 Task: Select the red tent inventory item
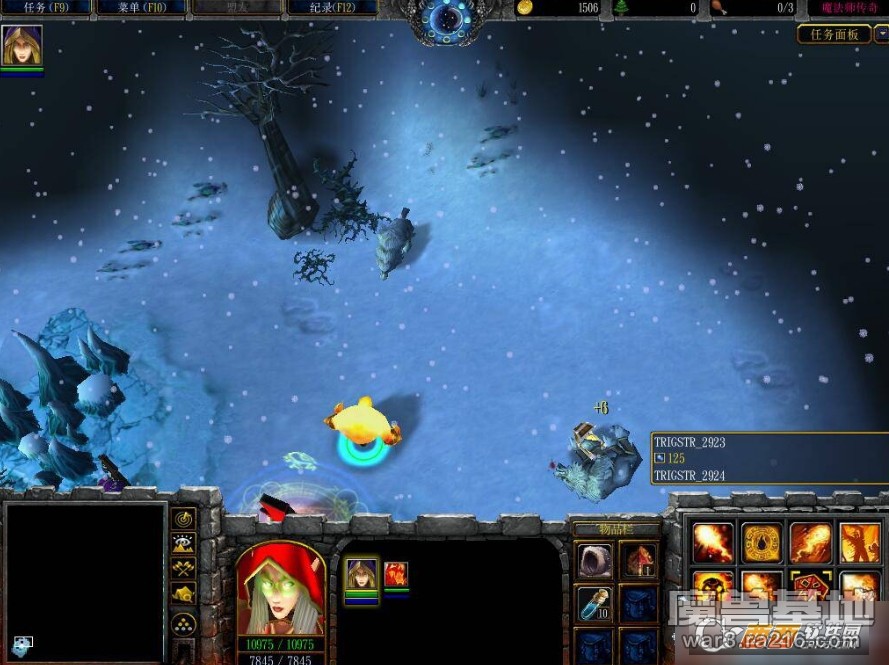(638, 558)
